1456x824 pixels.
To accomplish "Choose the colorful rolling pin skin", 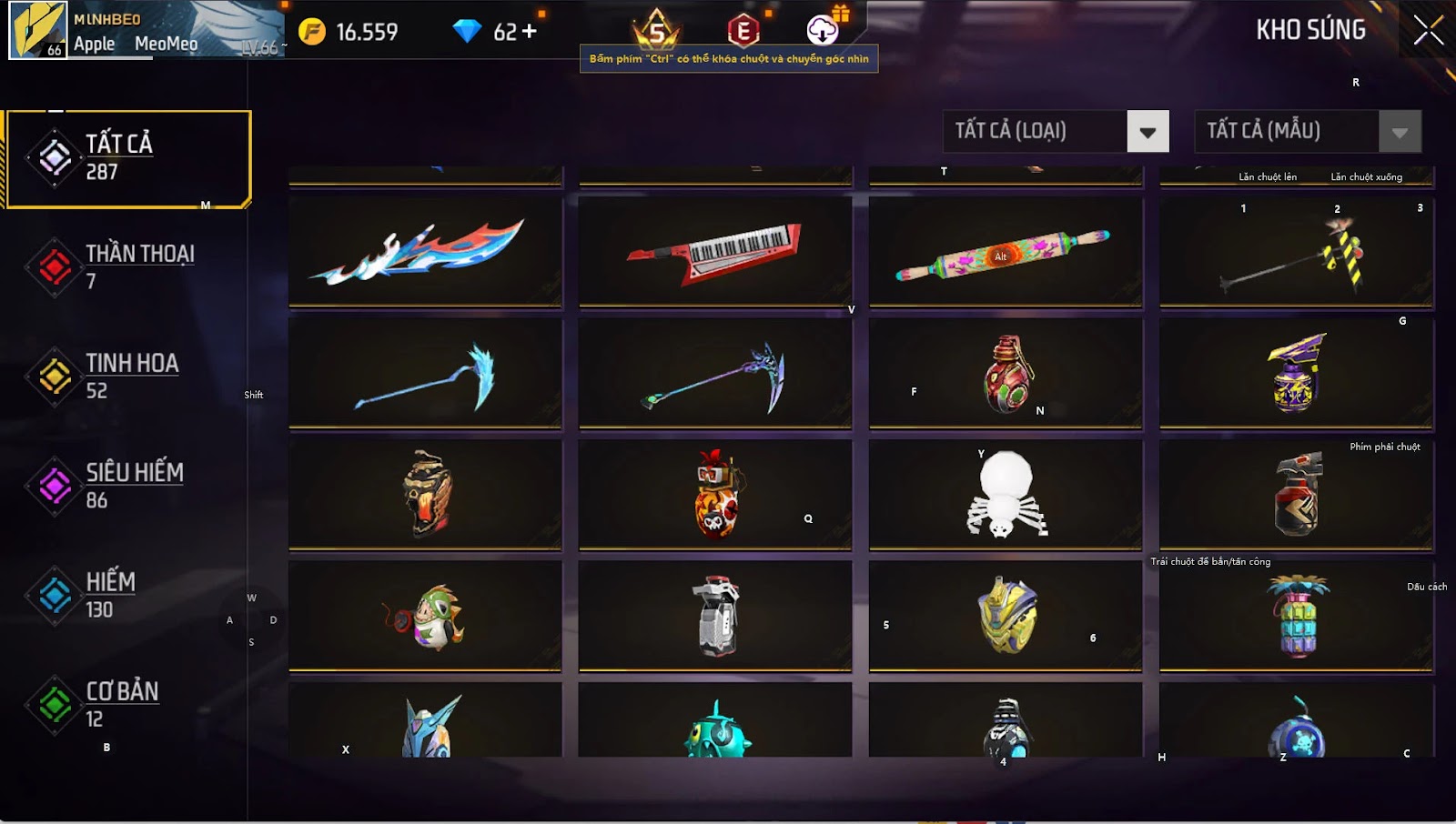I will 1005,252.
